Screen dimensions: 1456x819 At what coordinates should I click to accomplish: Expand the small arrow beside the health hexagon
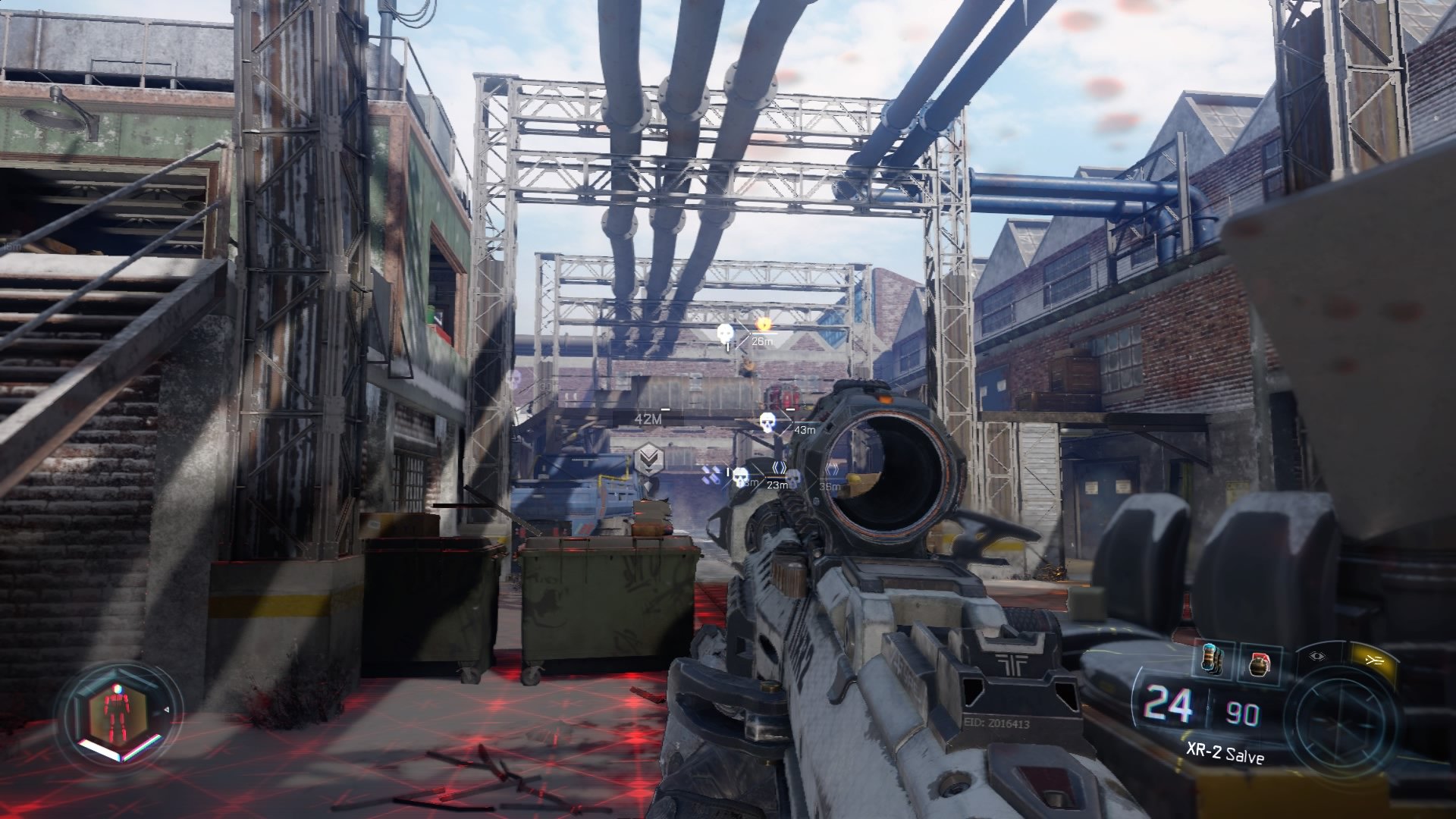point(166,709)
